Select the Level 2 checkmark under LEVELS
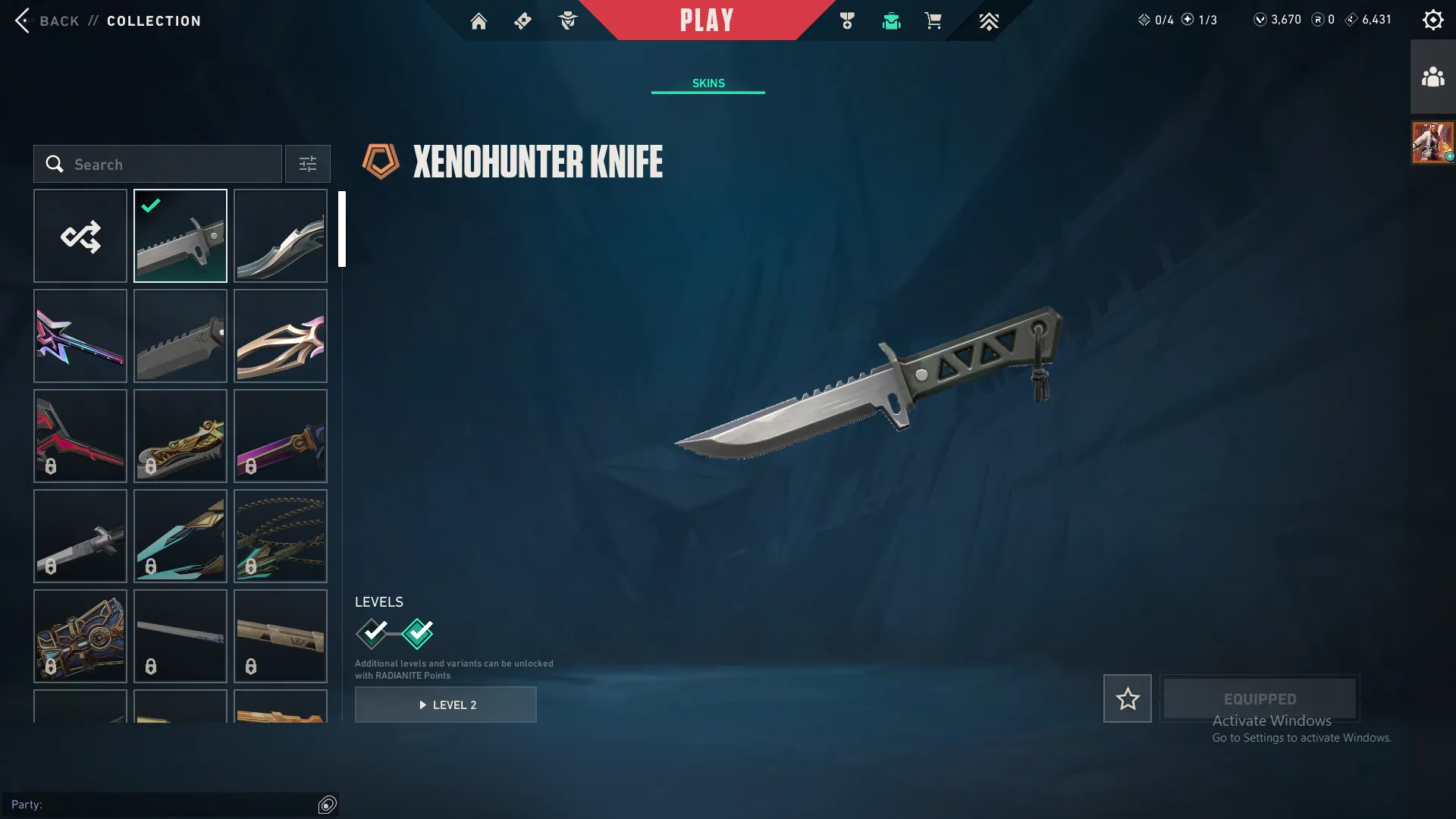The image size is (1456, 819). (x=416, y=632)
